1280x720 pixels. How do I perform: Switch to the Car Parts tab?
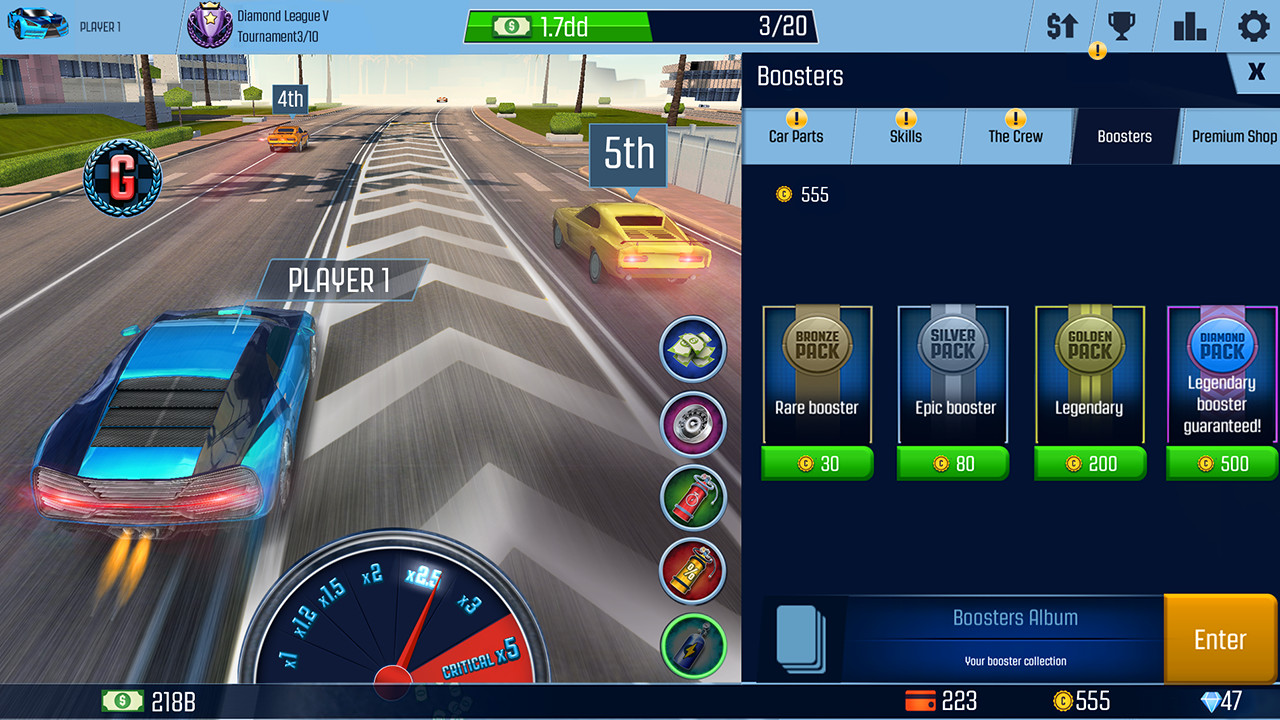797,137
